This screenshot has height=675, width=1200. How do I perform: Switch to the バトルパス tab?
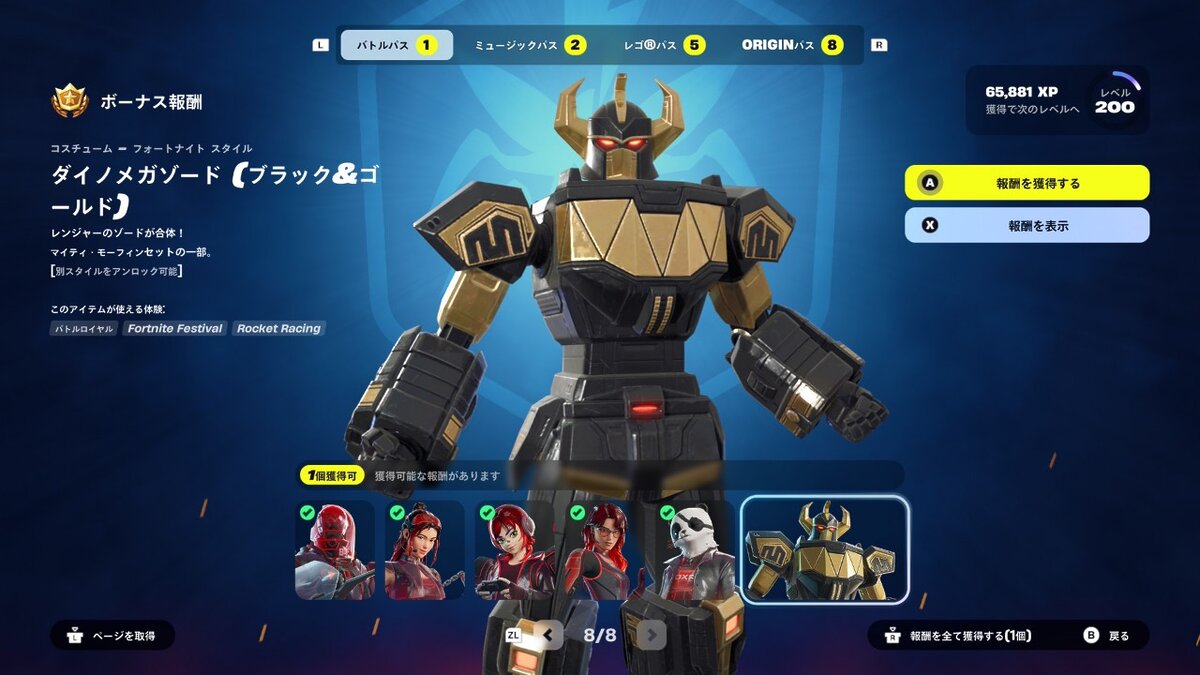tap(396, 45)
